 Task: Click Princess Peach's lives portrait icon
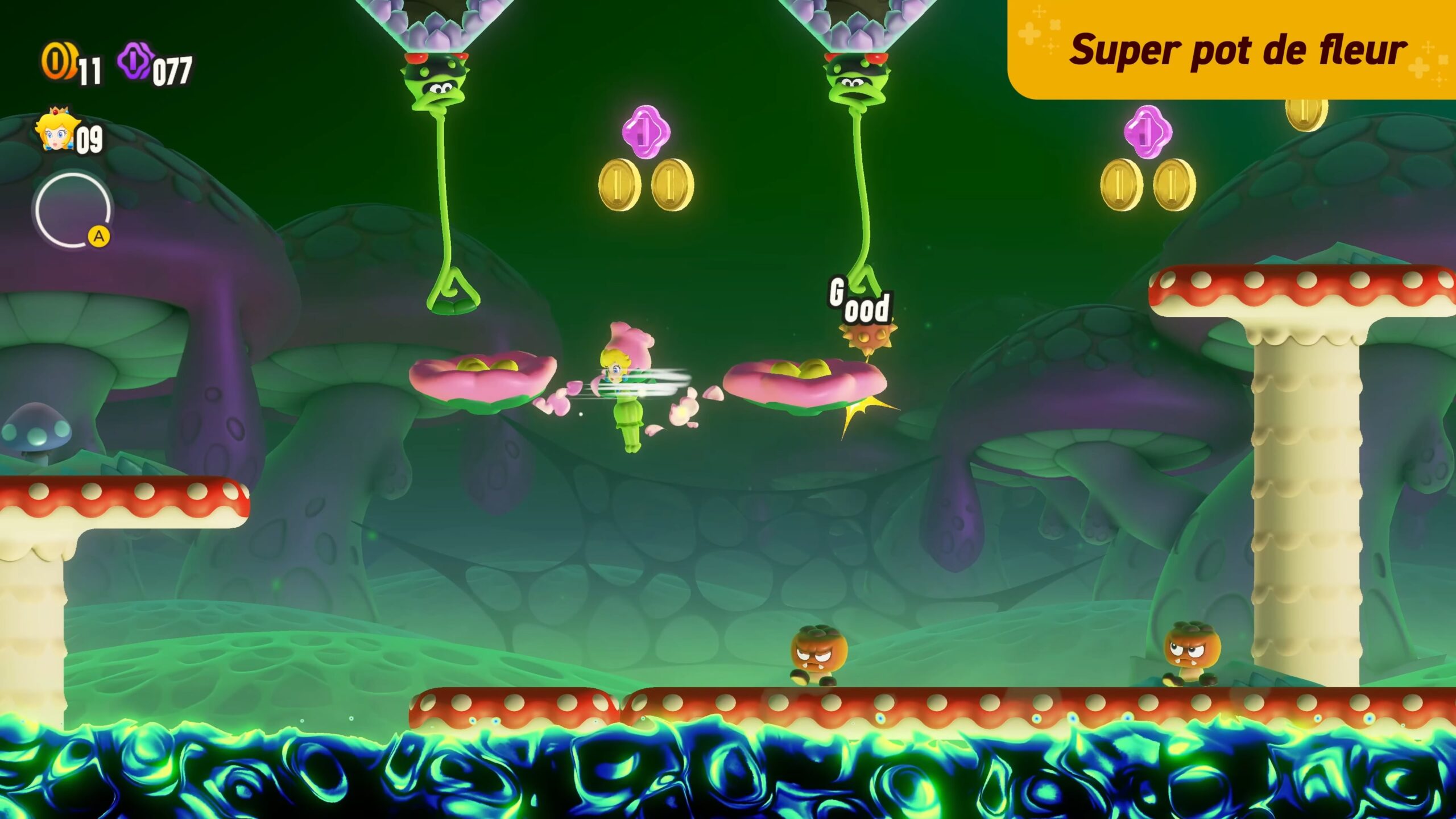click(x=55, y=130)
